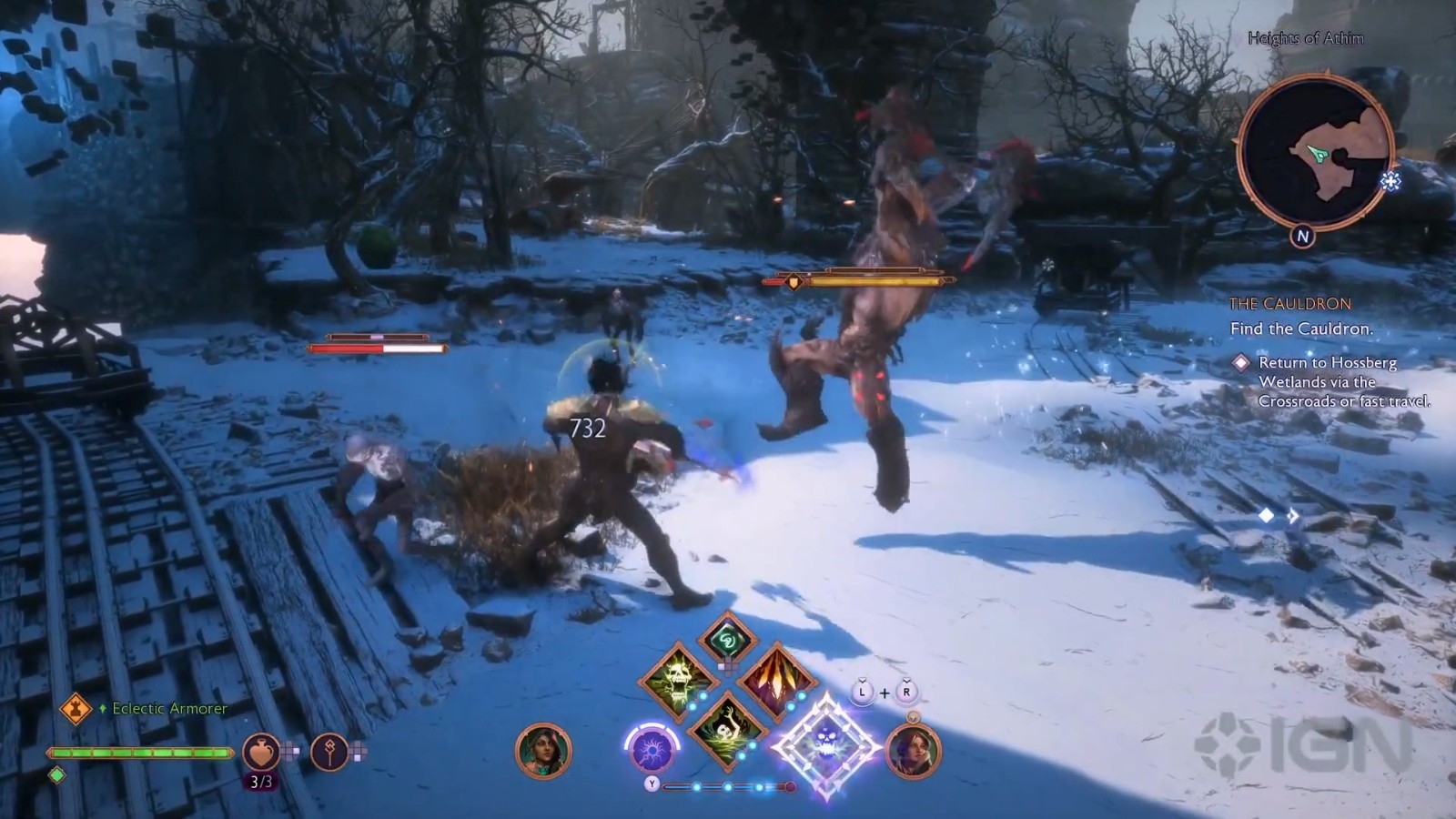Use the healing potion icon
Viewport: 1456px width, 819px height.
[x=260, y=752]
